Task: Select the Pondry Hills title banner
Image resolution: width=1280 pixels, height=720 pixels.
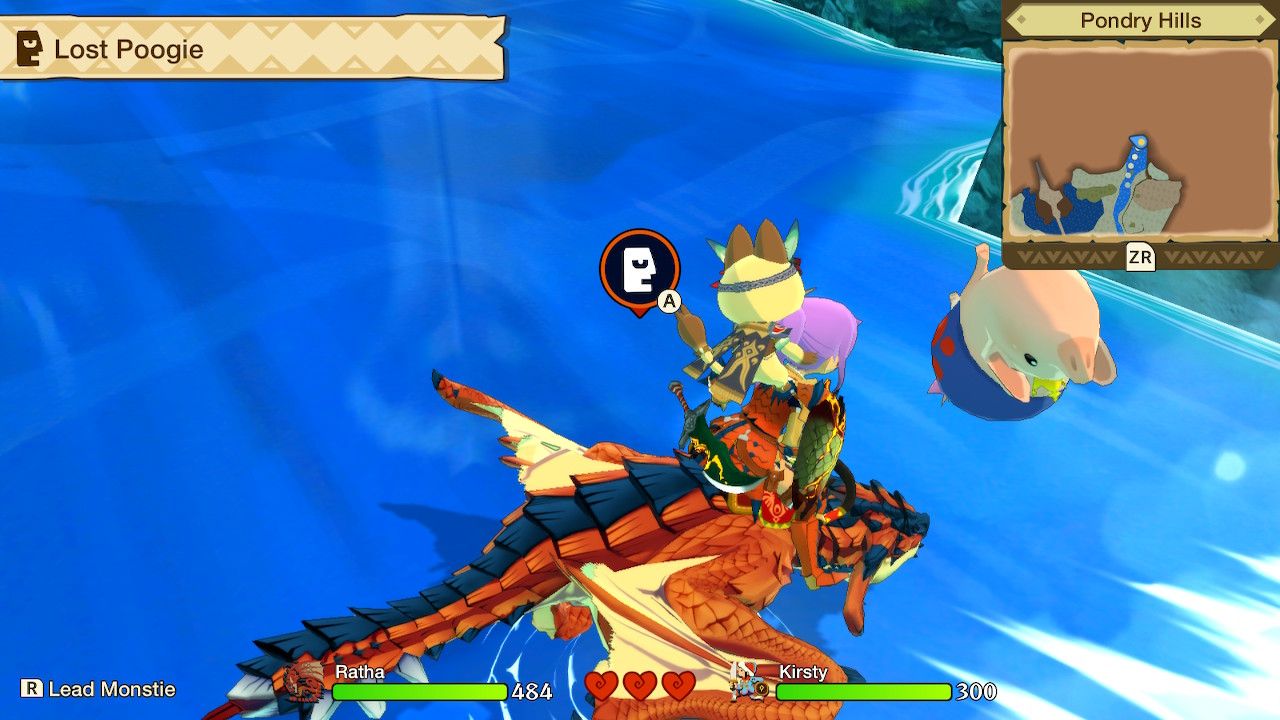Action: pyautogui.click(x=1143, y=20)
